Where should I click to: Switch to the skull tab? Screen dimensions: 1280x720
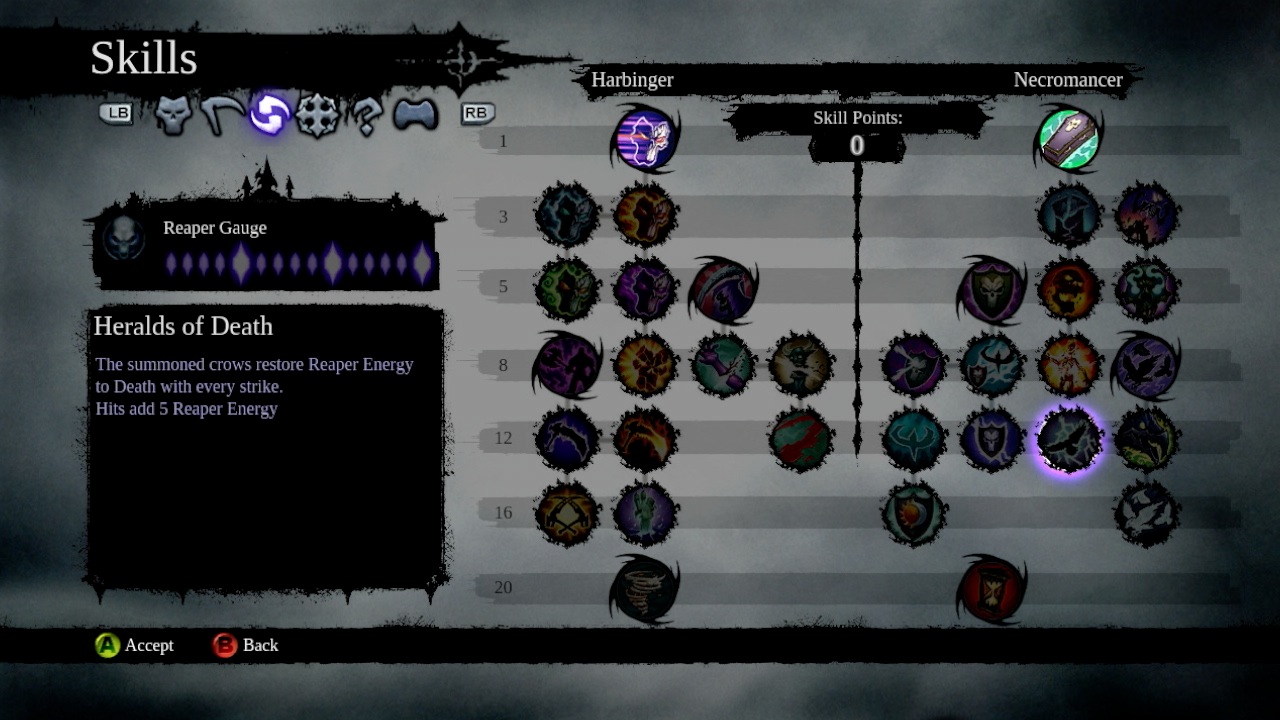[173, 115]
